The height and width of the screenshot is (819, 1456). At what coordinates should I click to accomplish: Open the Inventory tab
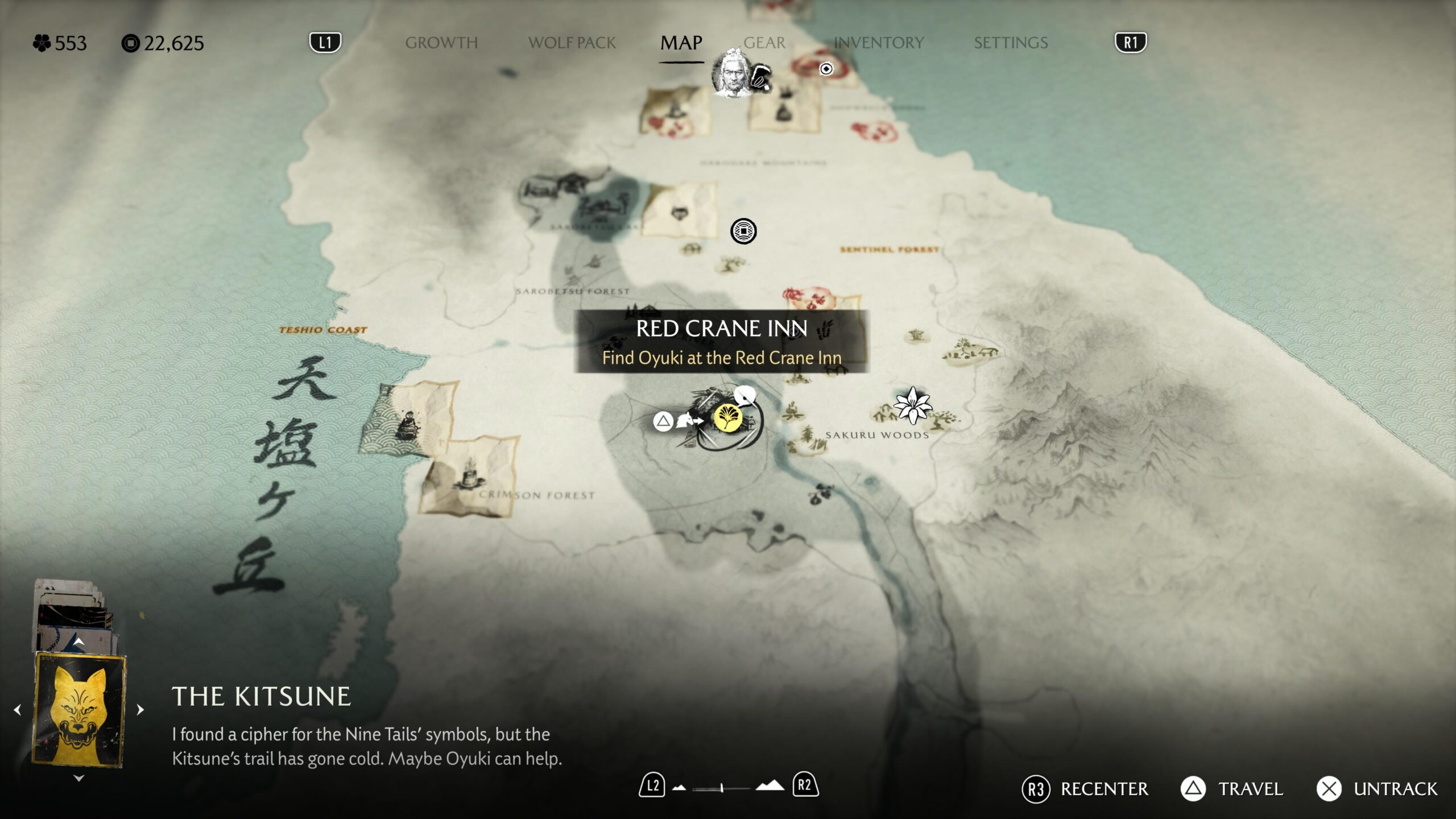click(879, 43)
